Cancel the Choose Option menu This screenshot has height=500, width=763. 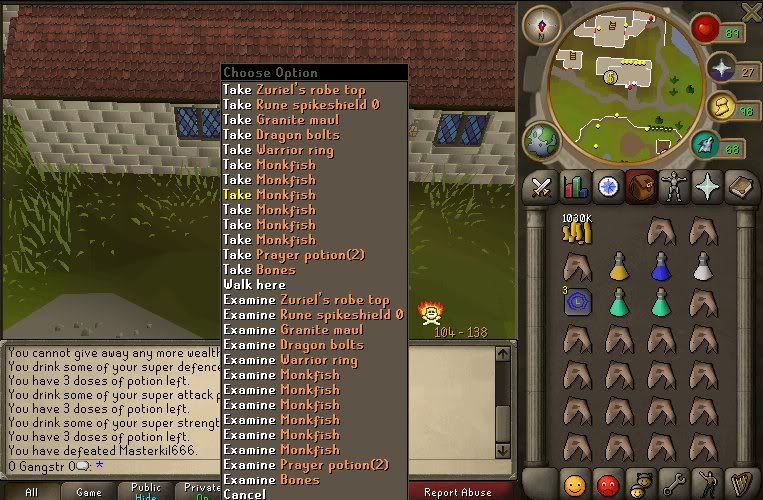click(245, 494)
